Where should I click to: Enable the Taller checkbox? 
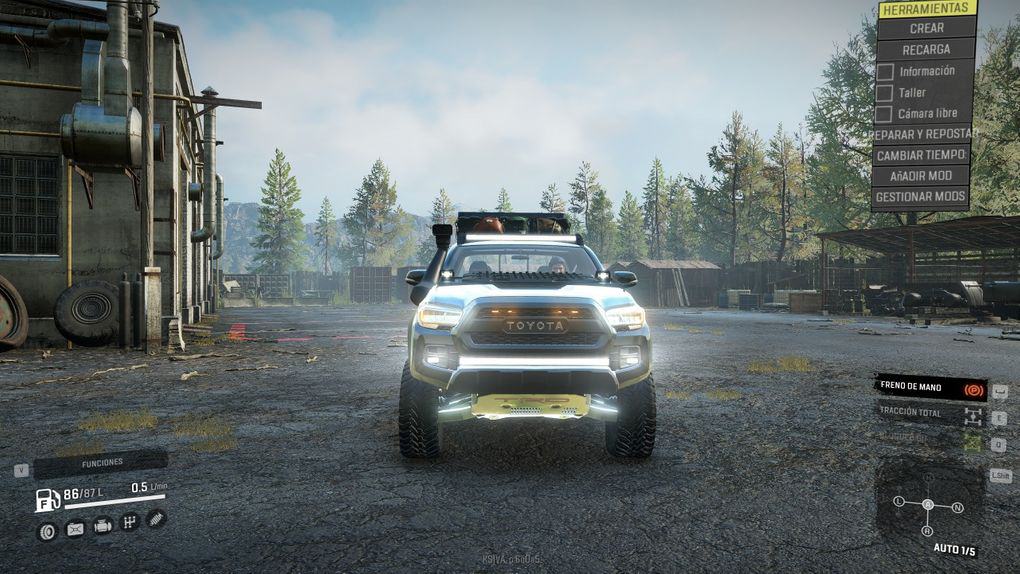pos(885,92)
